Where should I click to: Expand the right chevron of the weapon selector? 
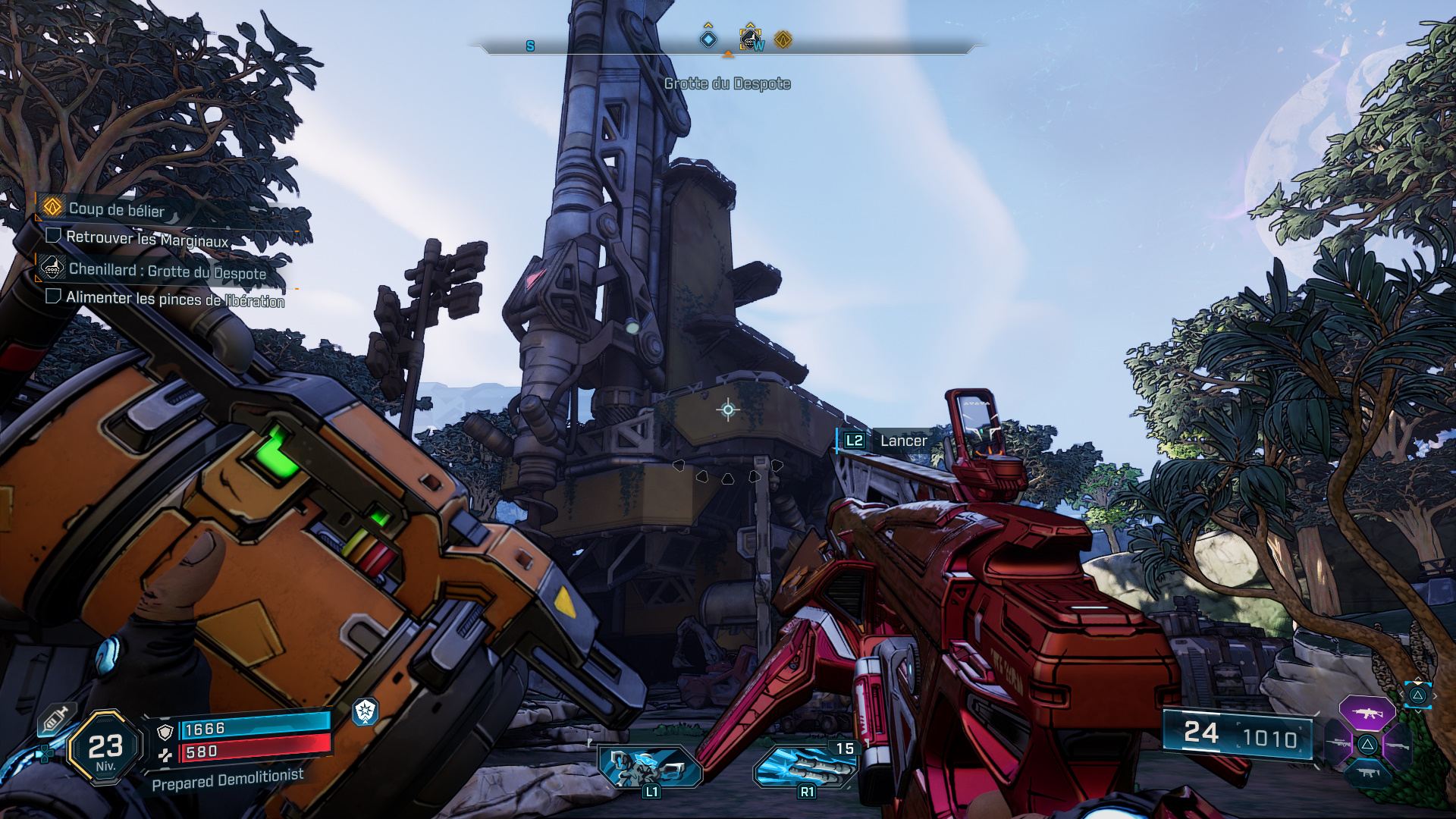pyautogui.click(x=1436, y=695)
